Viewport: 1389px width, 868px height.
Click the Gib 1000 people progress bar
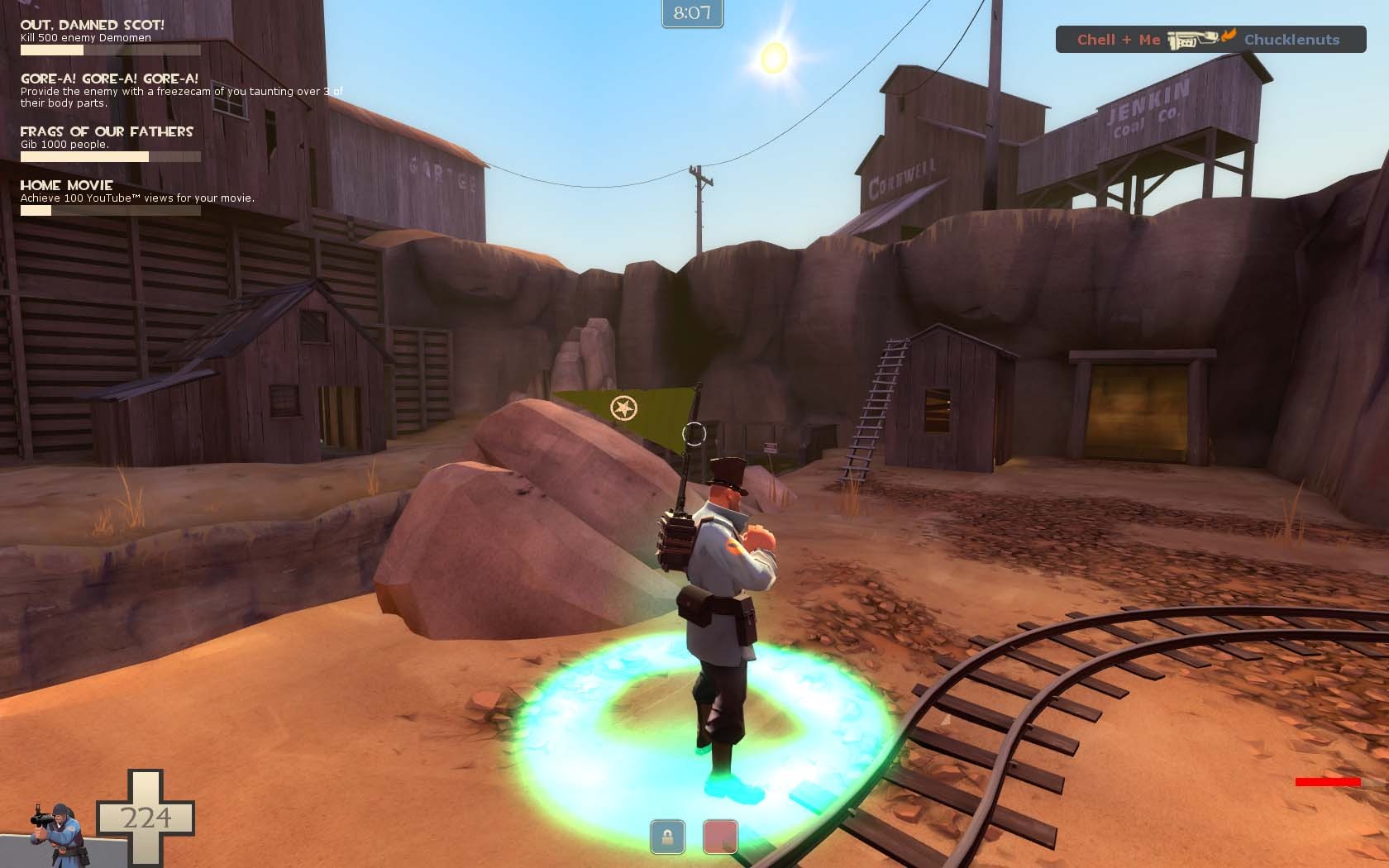[109, 155]
